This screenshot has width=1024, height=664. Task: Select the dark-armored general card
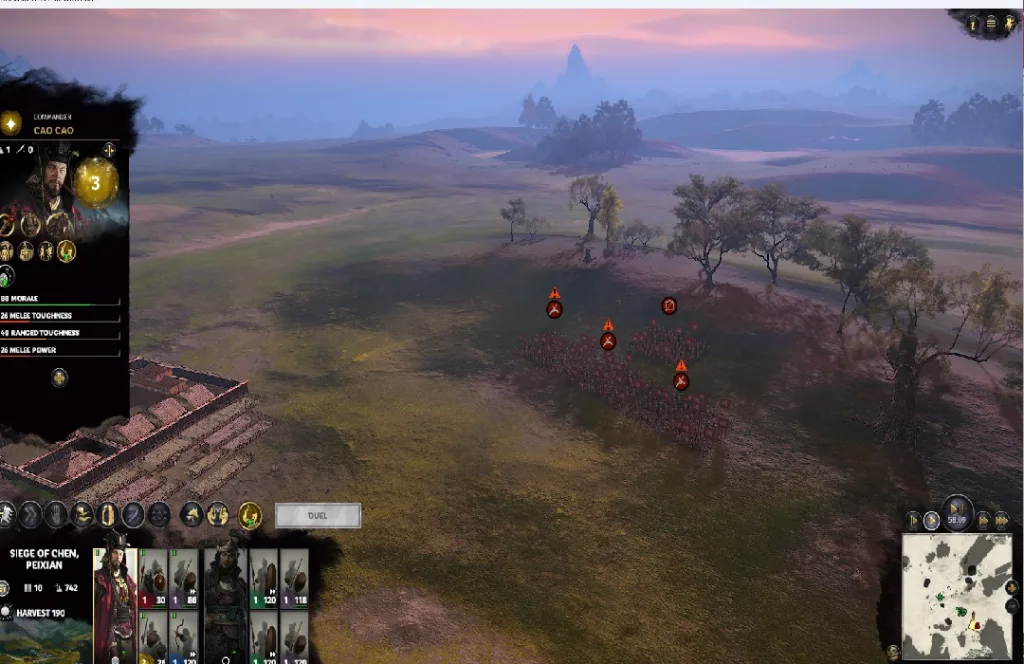226,597
